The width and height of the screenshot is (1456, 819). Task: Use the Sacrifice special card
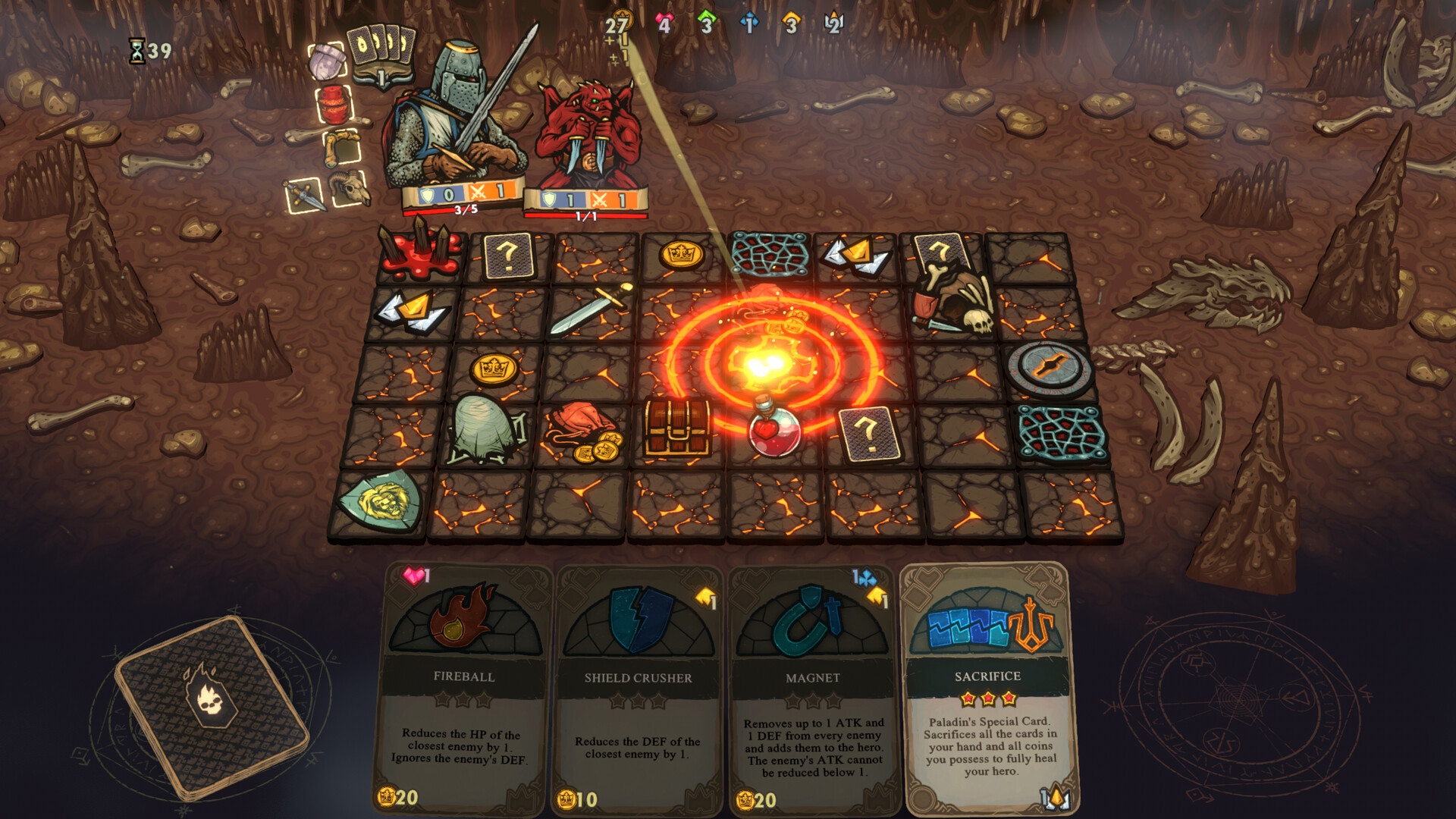(987, 686)
